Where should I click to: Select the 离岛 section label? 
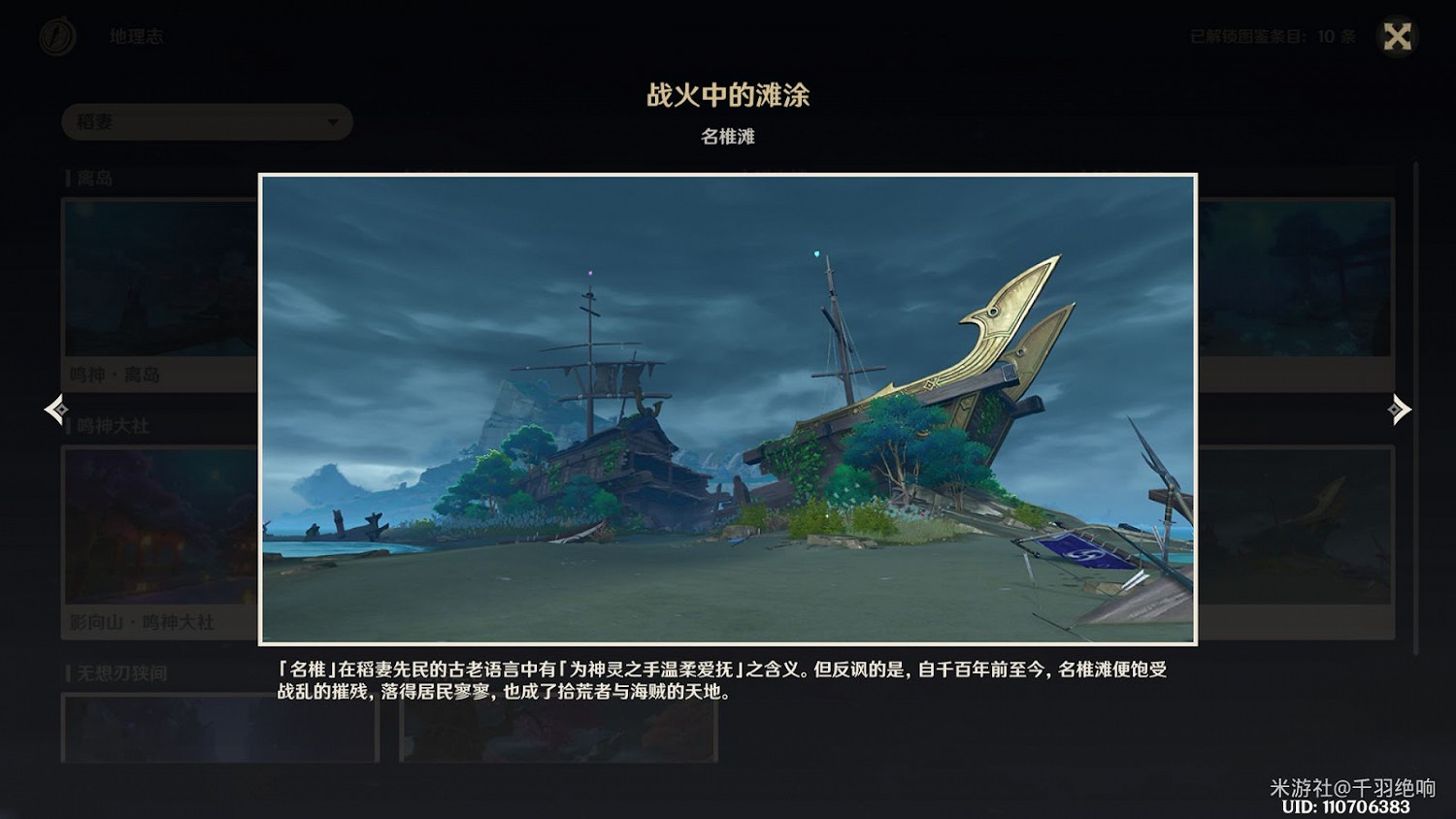92,178
